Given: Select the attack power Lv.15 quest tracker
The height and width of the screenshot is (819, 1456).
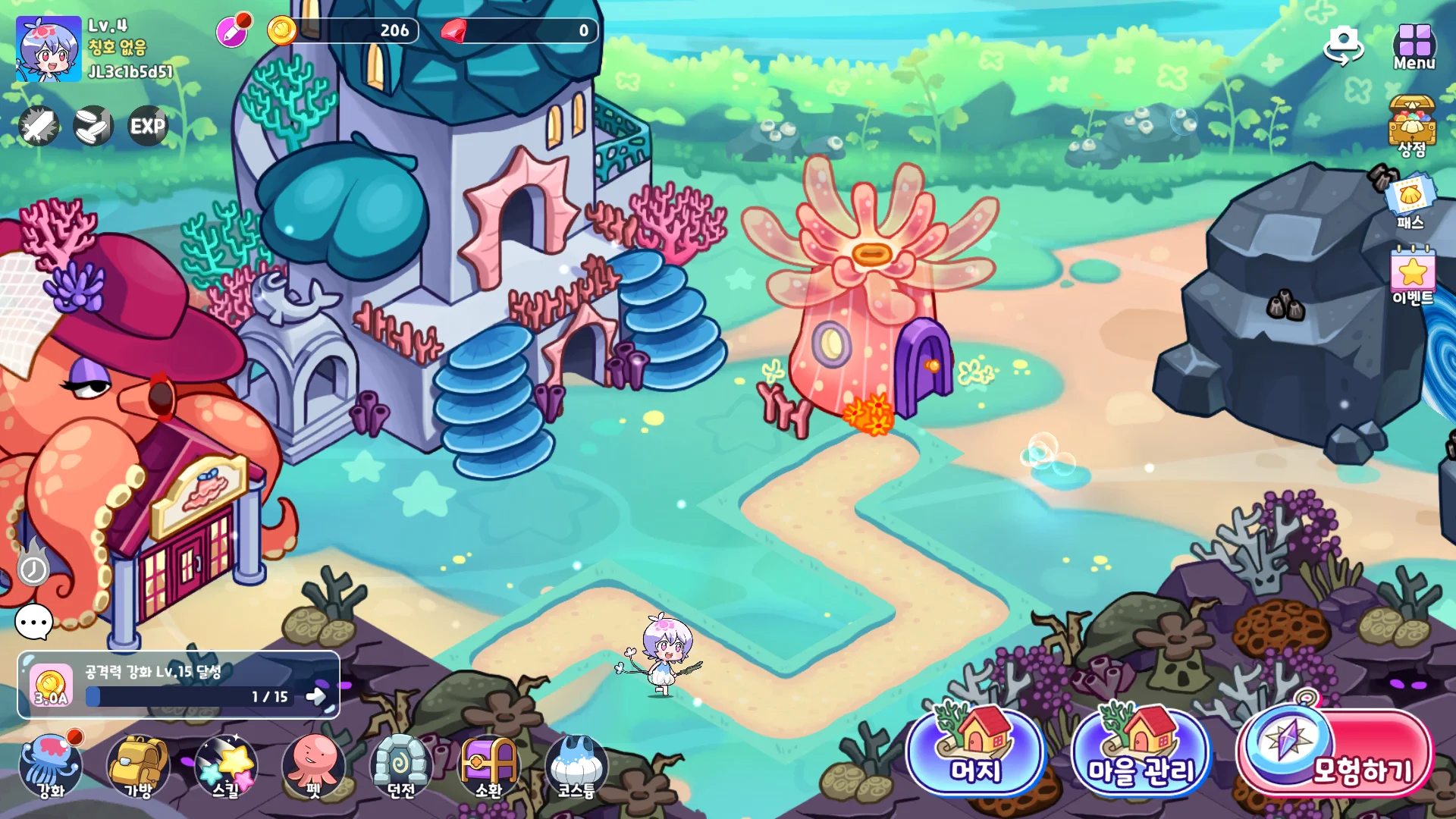Looking at the screenshot, I should (x=178, y=685).
